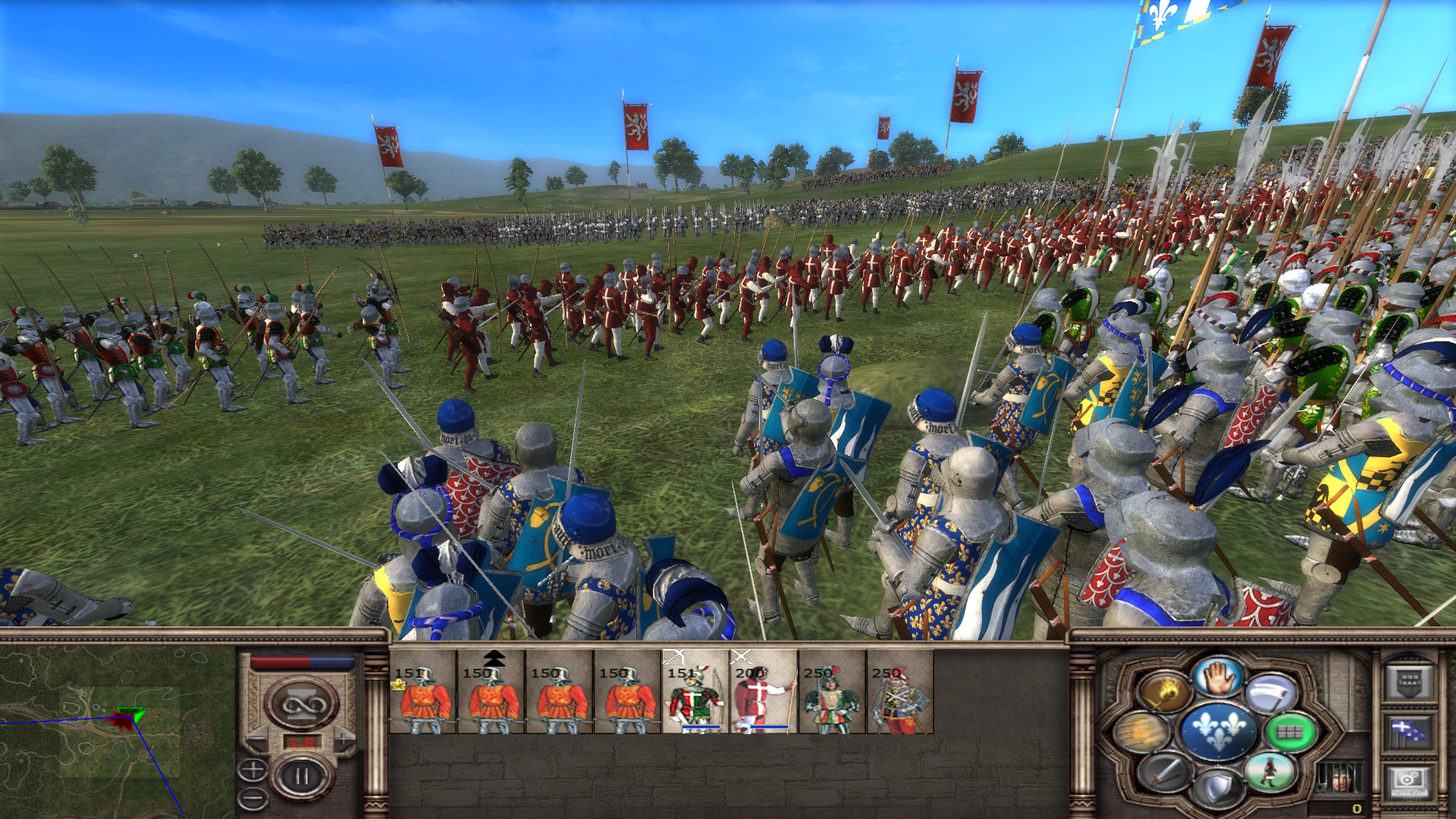The width and height of the screenshot is (1456, 819).
Task: Open the green group formations button
Action: 1291,732
